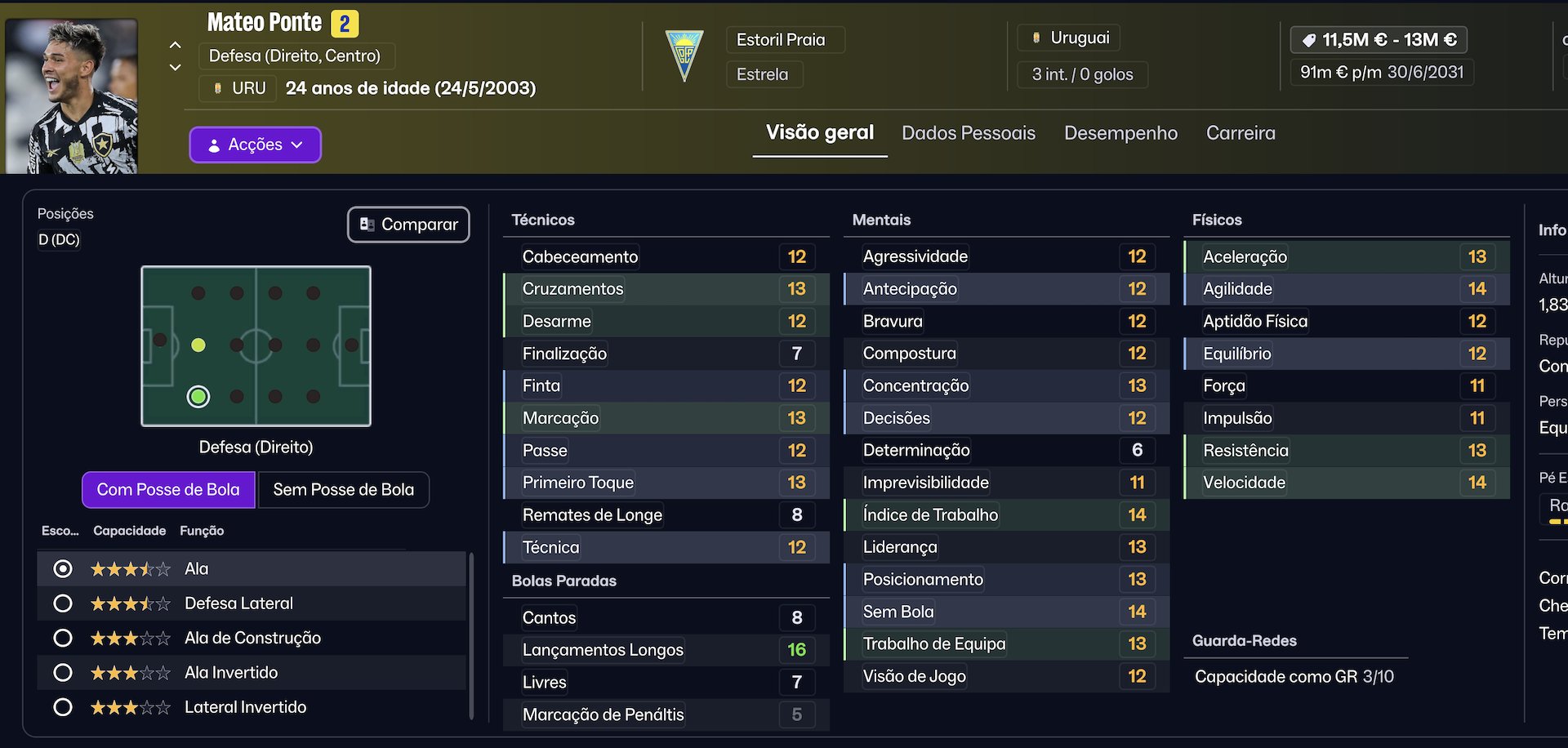Toggle Sem Posse de Bola view
The image size is (1568, 748).
click(343, 490)
